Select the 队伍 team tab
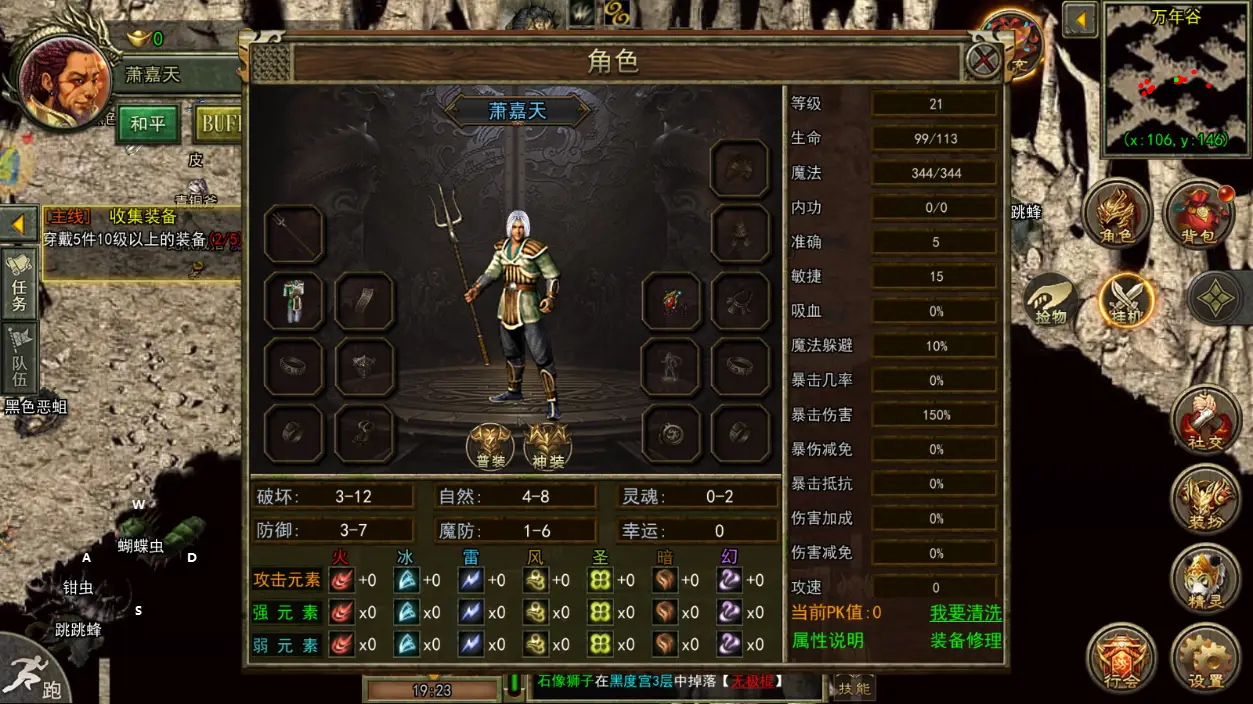 coord(20,358)
